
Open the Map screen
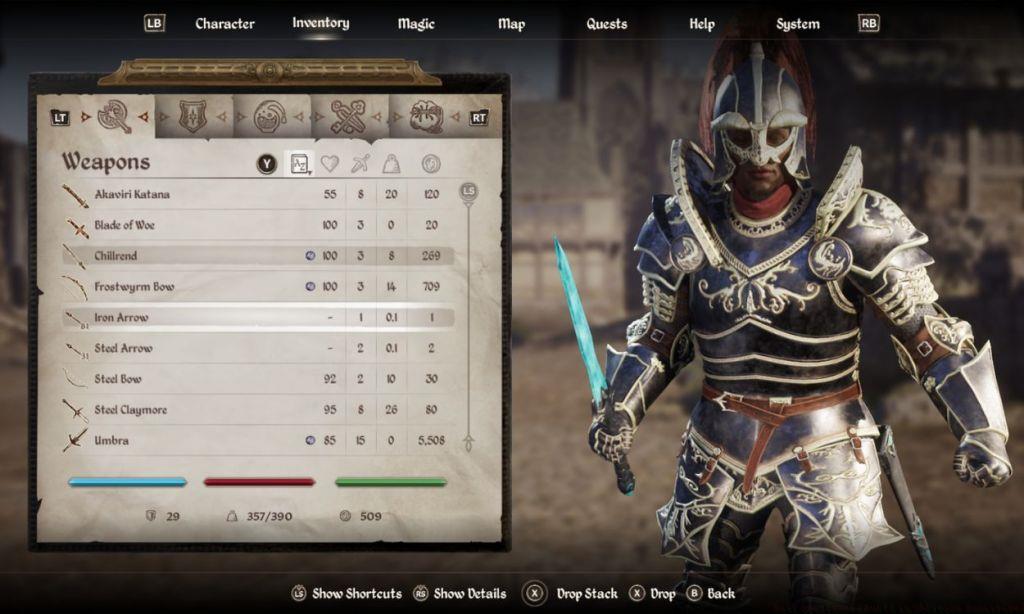(511, 24)
